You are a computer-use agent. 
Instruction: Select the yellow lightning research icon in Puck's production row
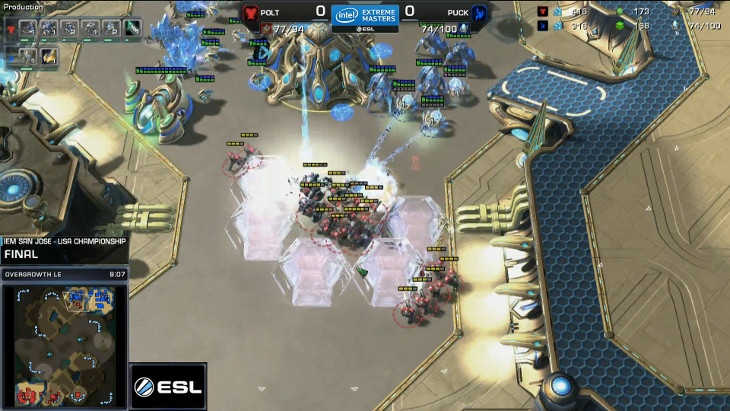pos(48,57)
